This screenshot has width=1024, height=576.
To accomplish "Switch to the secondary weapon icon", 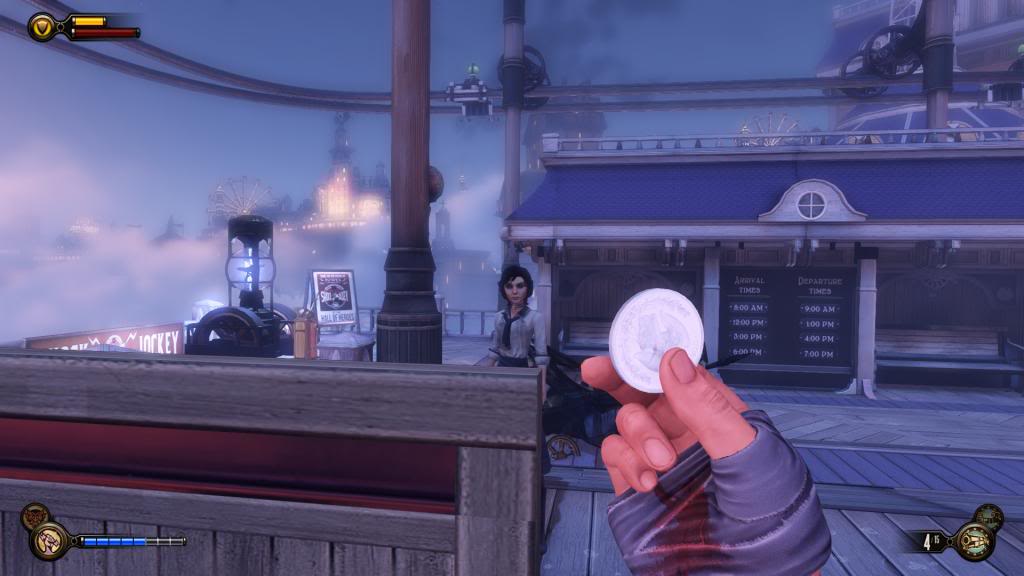I will click(988, 517).
